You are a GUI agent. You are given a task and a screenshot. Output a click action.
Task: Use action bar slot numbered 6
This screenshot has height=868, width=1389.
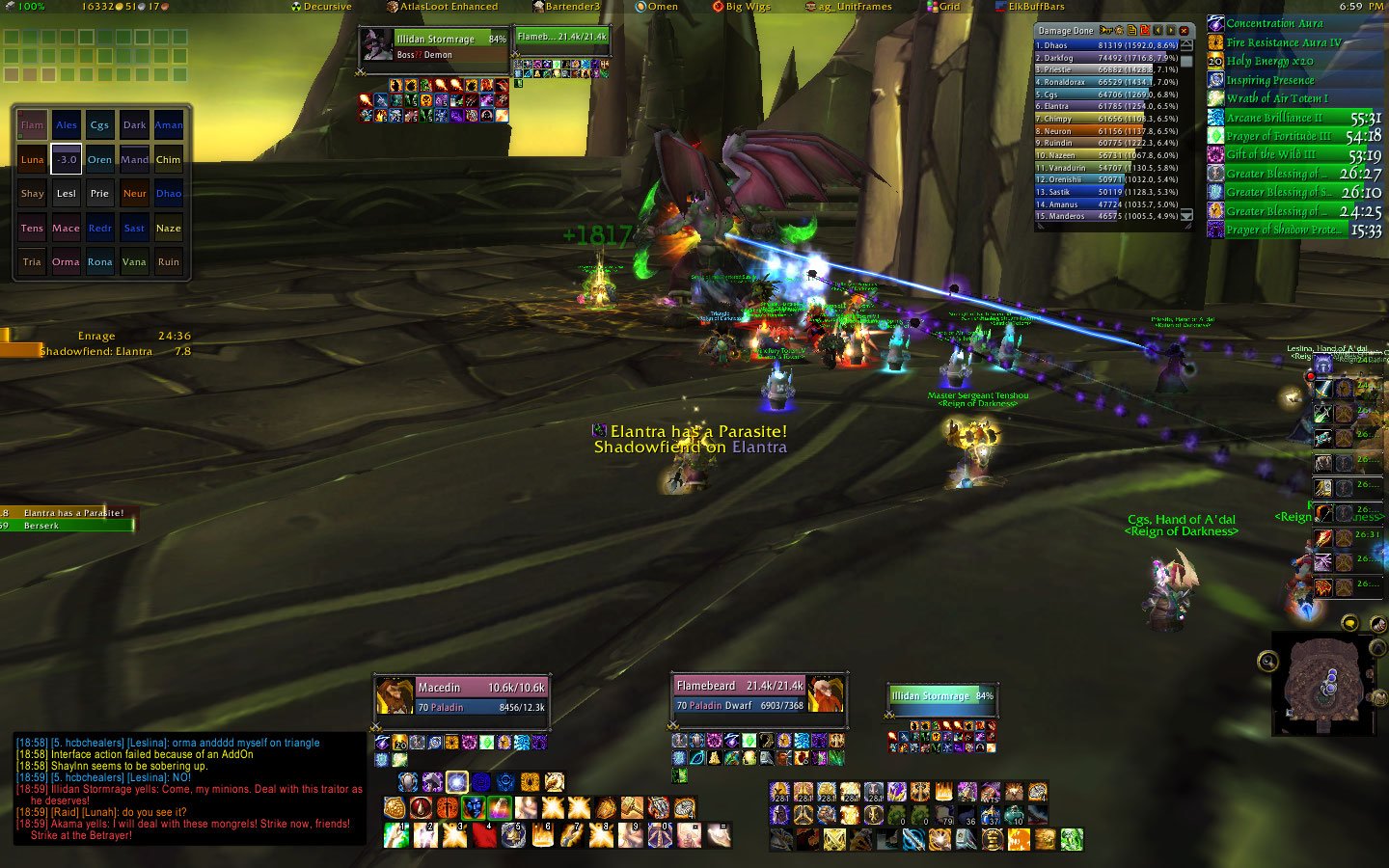click(543, 835)
